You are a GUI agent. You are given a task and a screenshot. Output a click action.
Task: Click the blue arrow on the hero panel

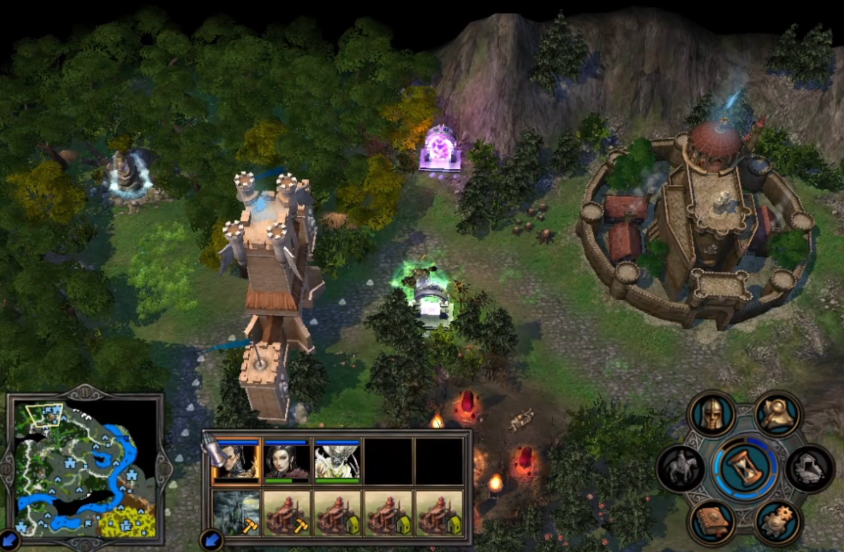pos(211,539)
